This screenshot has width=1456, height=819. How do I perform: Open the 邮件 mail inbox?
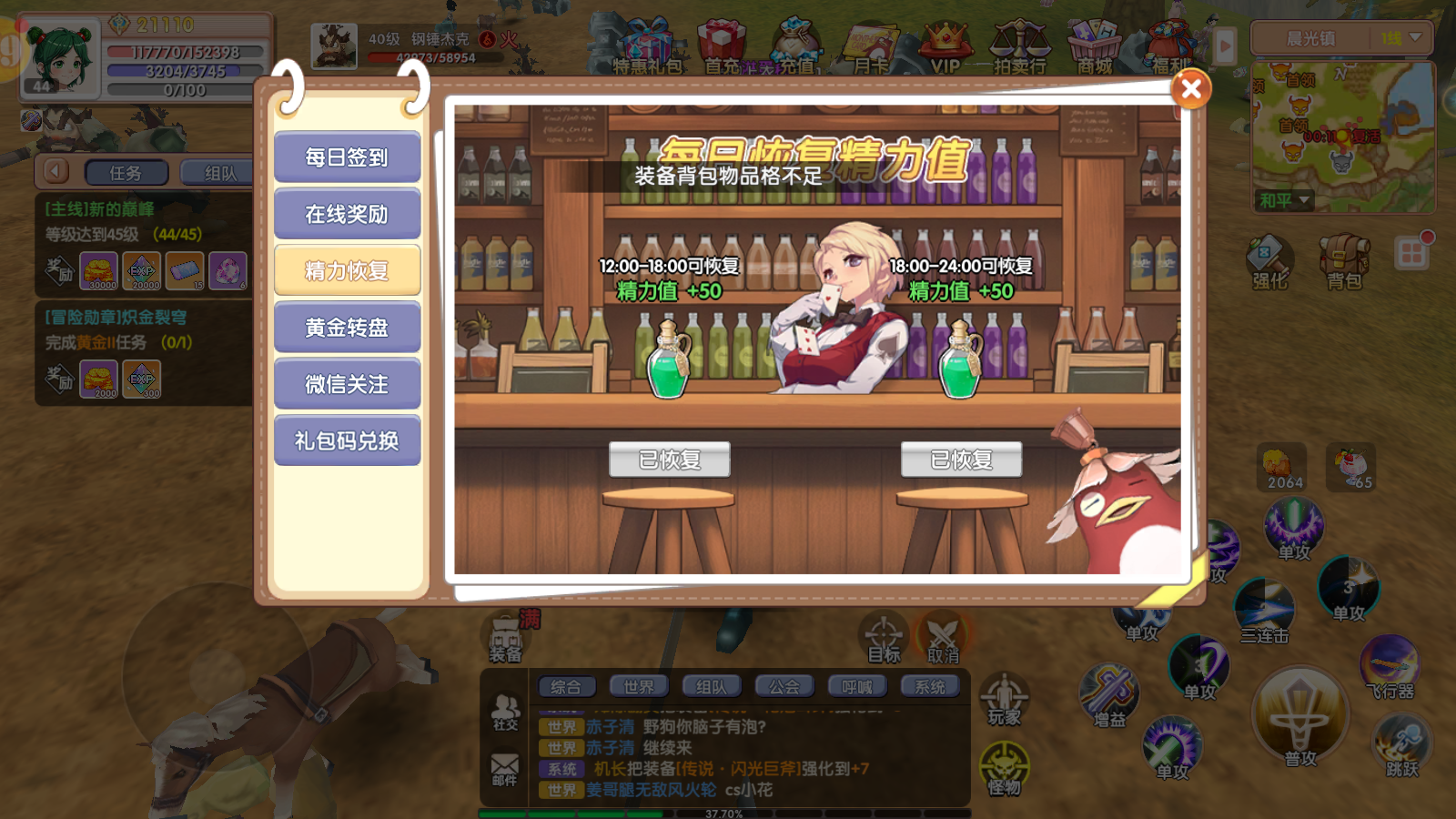tap(504, 769)
